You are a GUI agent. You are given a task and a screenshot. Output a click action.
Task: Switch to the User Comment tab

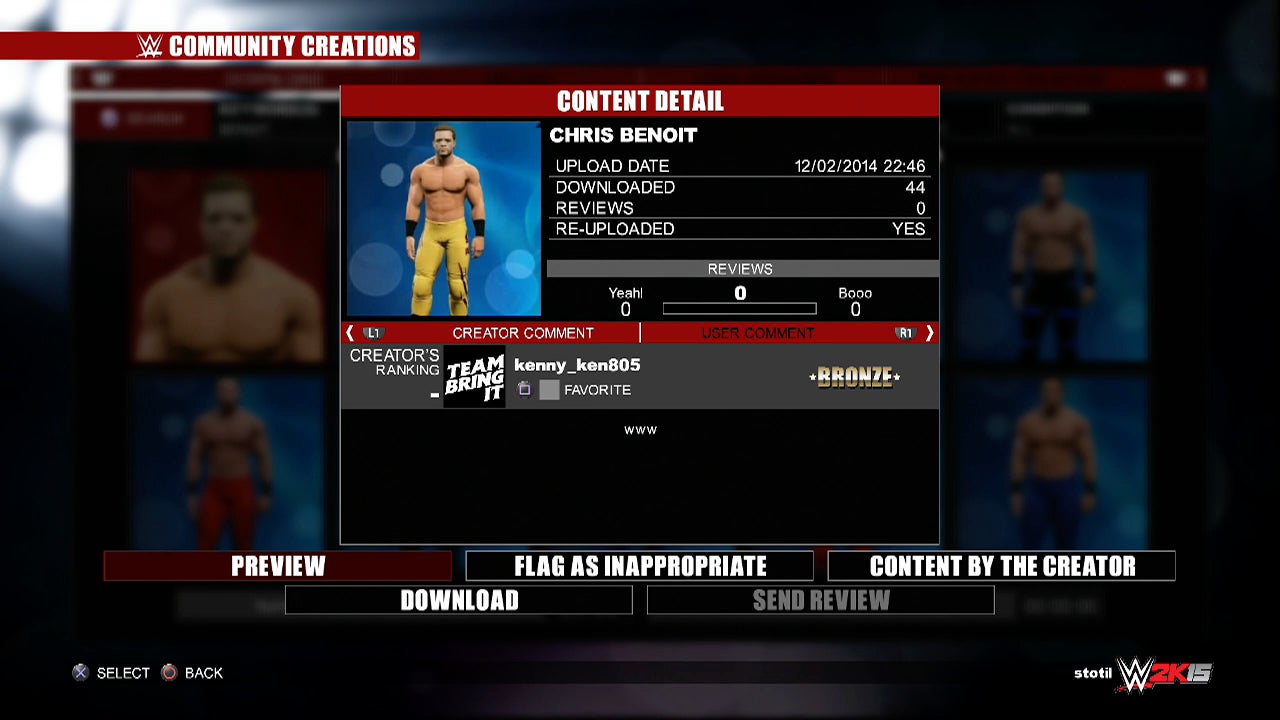(x=757, y=333)
